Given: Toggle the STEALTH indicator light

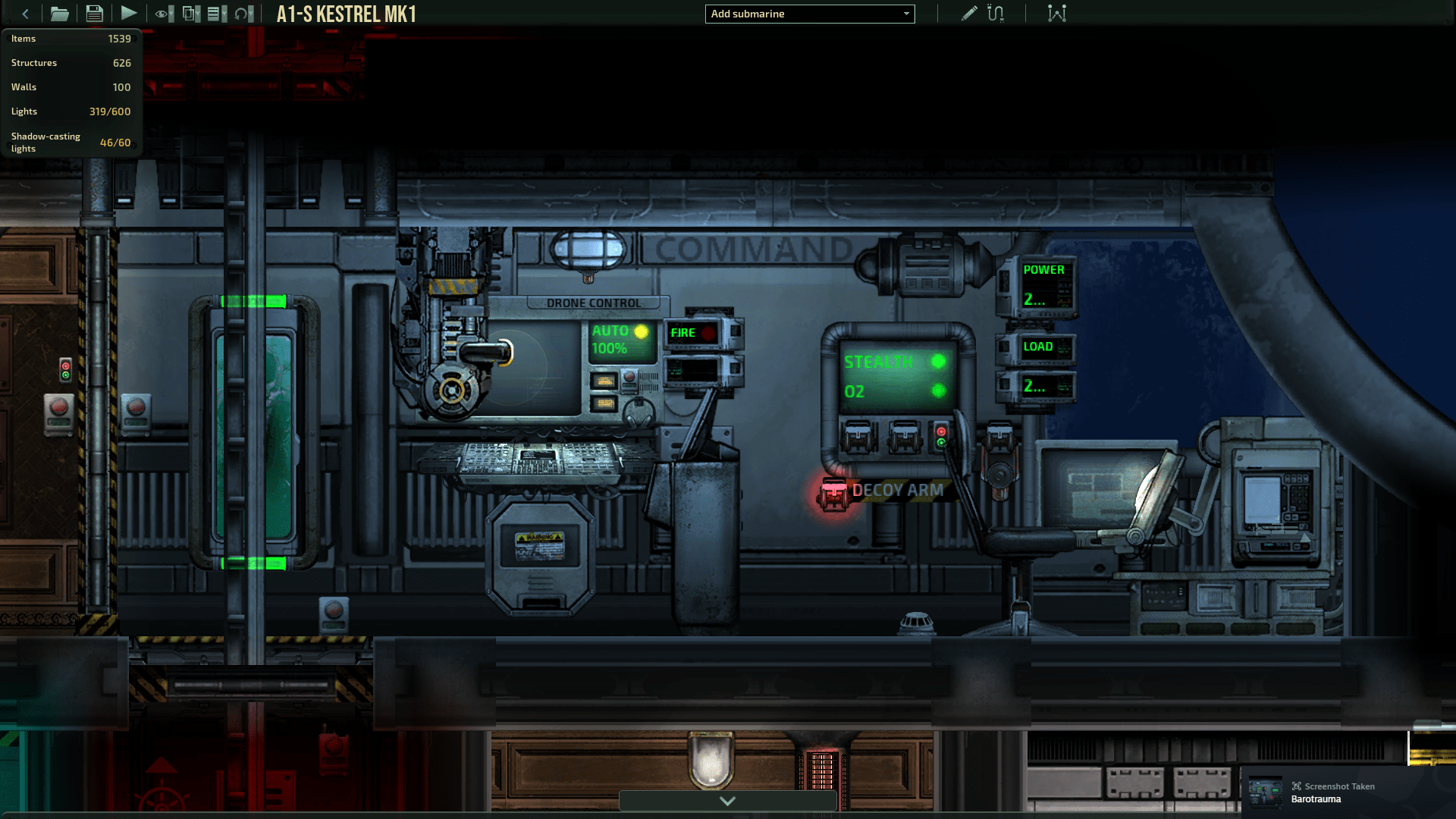Looking at the screenshot, I should click(x=939, y=362).
